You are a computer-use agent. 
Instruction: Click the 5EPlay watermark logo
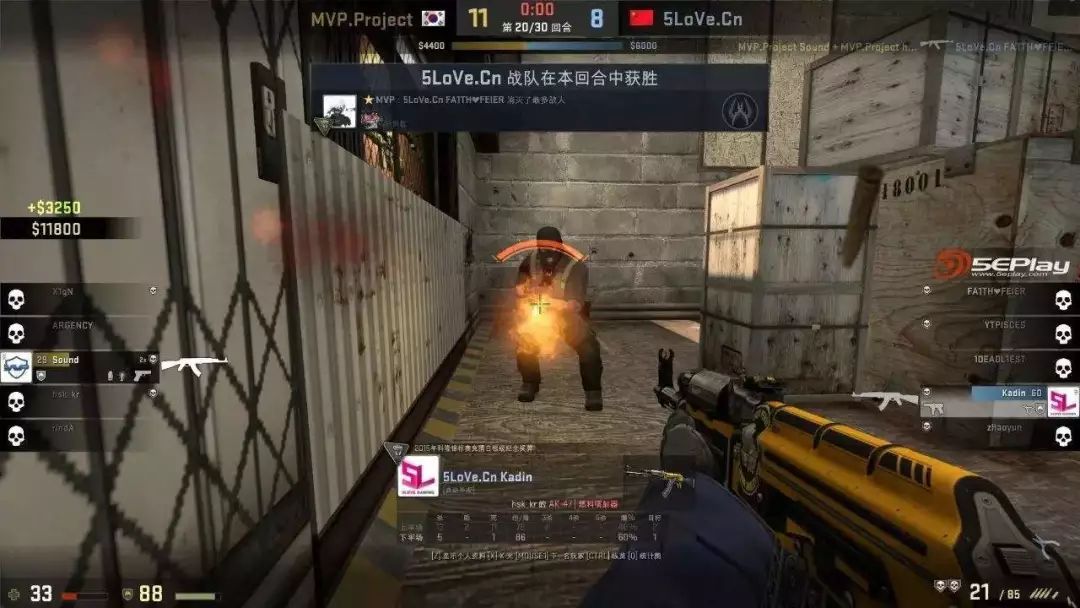(1003, 266)
